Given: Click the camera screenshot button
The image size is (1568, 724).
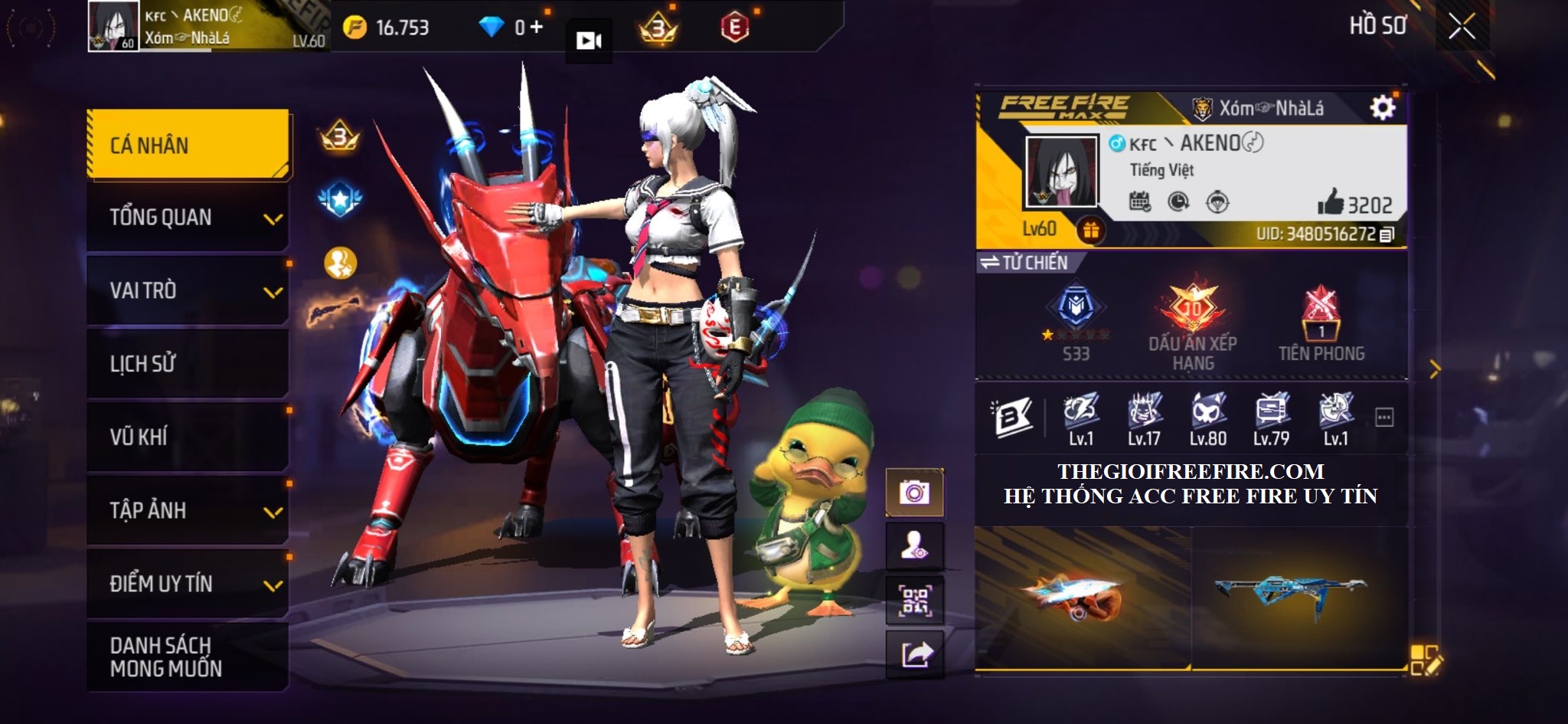Looking at the screenshot, I should point(914,492).
